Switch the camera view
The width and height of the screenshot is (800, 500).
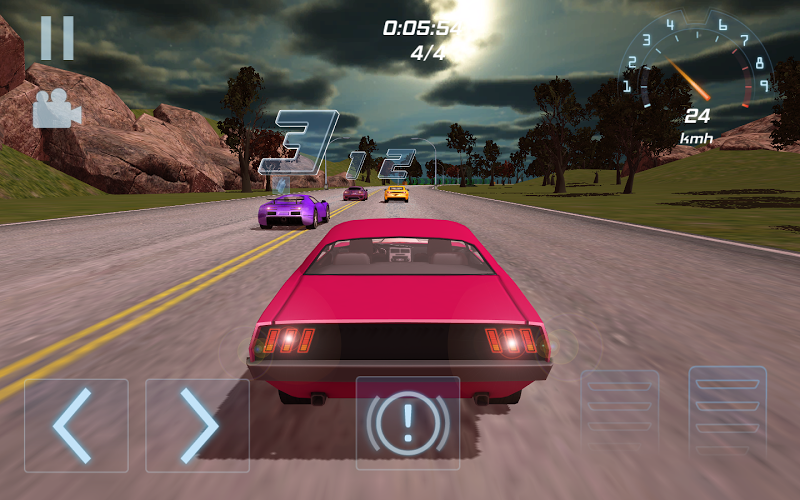coord(56,108)
